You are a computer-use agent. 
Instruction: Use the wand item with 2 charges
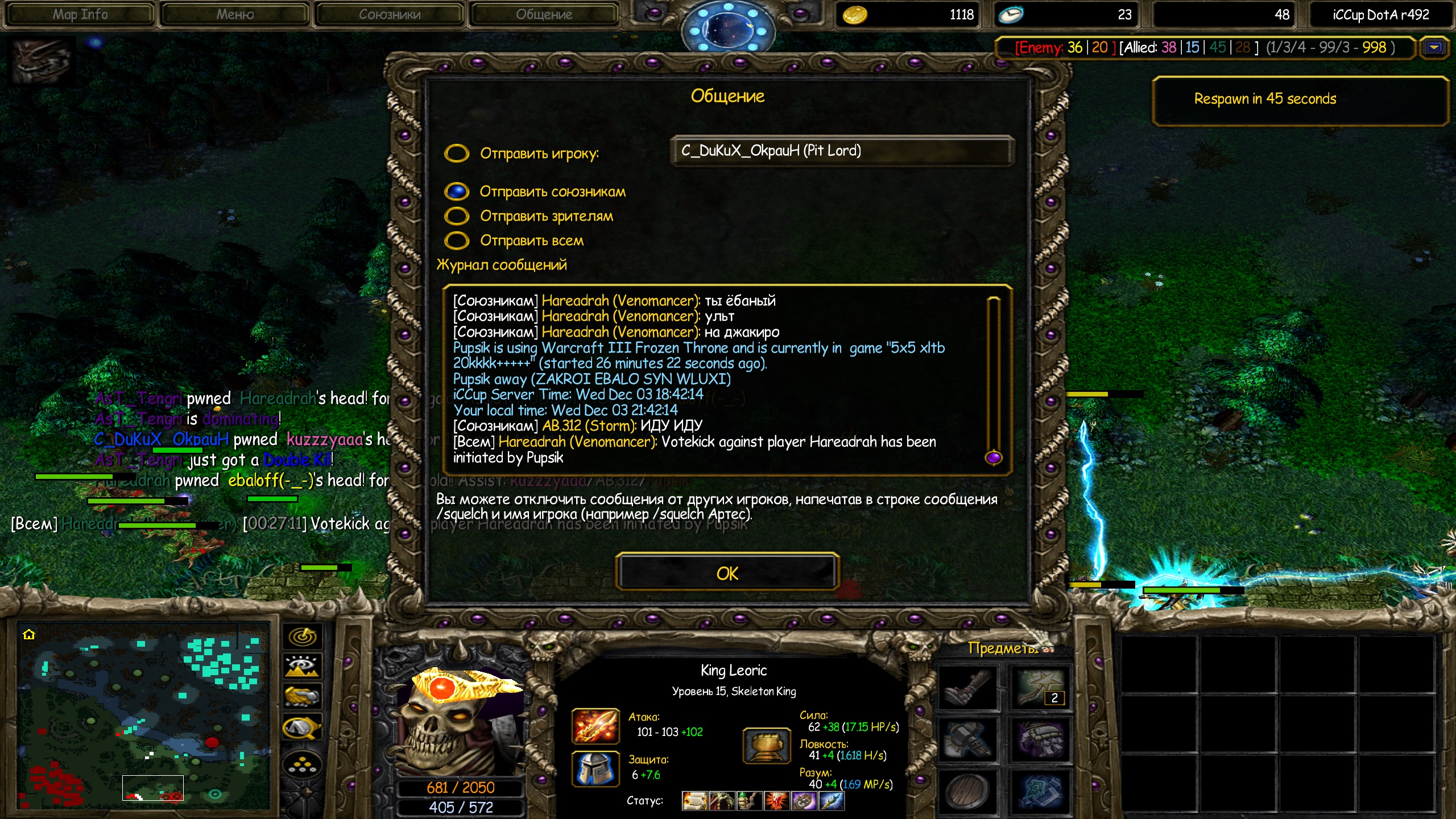pyautogui.click(x=1040, y=688)
